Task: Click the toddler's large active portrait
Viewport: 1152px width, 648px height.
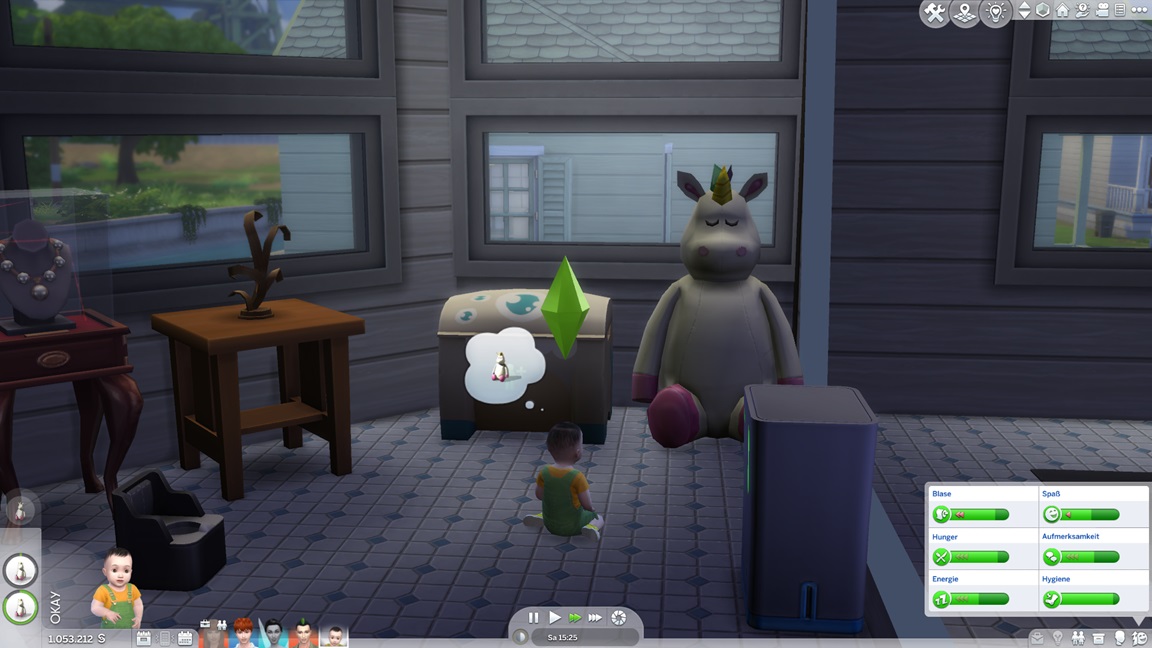Action: click(x=117, y=588)
